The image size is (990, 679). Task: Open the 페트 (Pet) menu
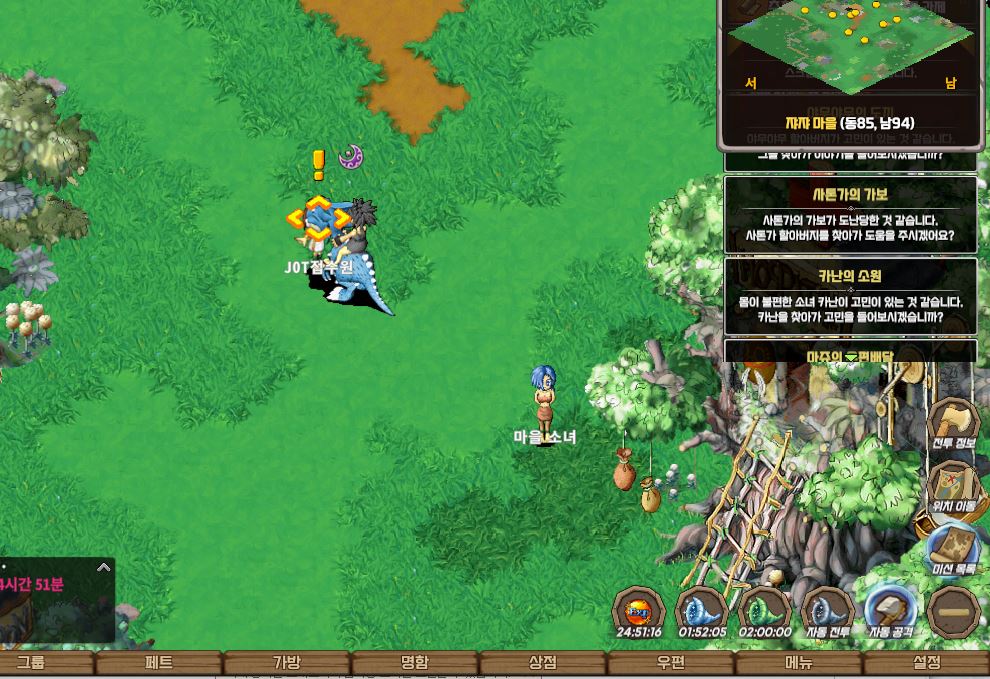point(159,662)
